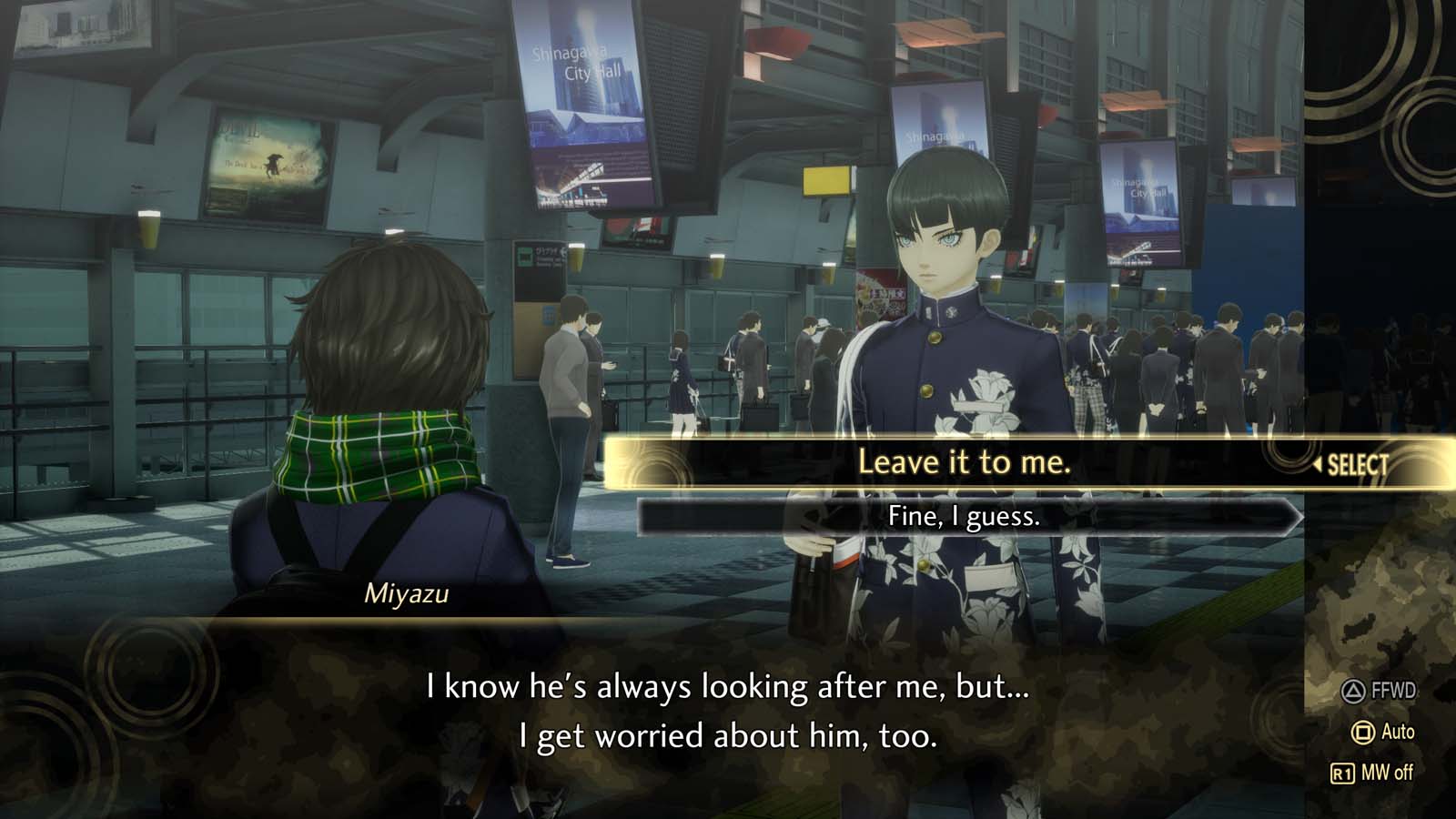Select the Miyazu name tag

tap(408, 593)
